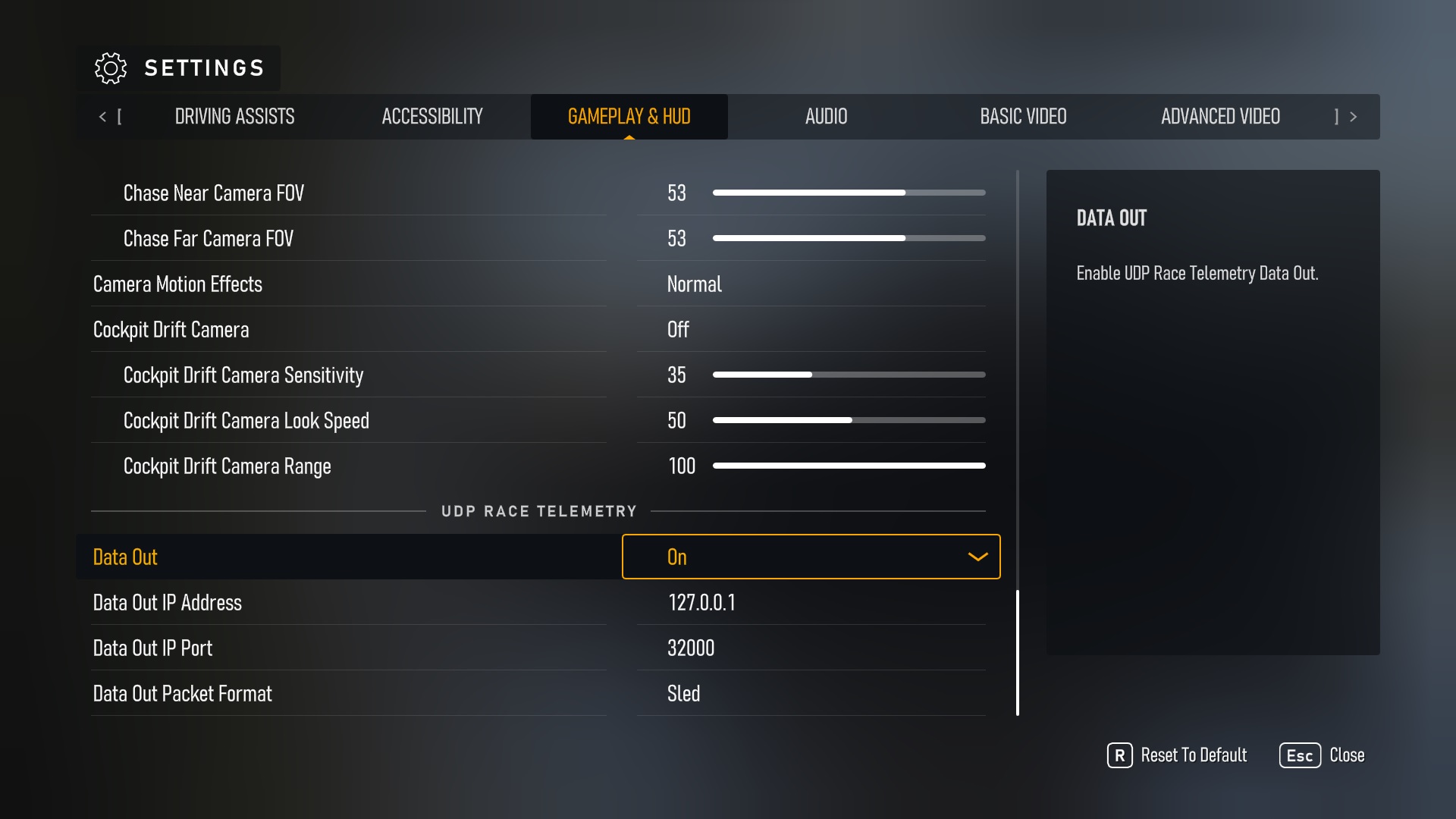The height and width of the screenshot is (819, 1456).
Task: Change the Cockpit Drift Camera Range slider
Action: pos(849,466)
